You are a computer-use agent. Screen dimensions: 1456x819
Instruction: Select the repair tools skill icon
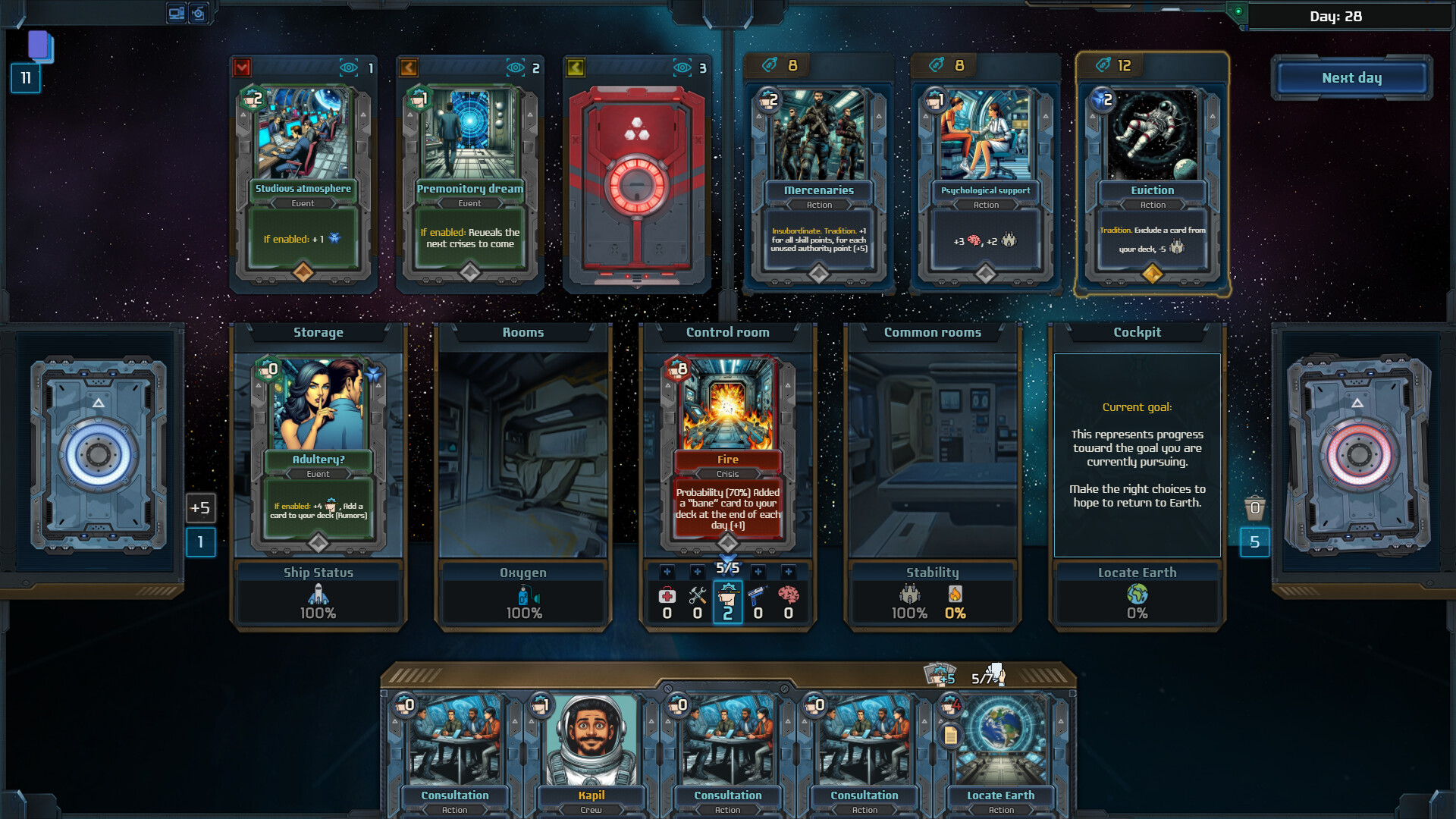(x=696, y=597)
